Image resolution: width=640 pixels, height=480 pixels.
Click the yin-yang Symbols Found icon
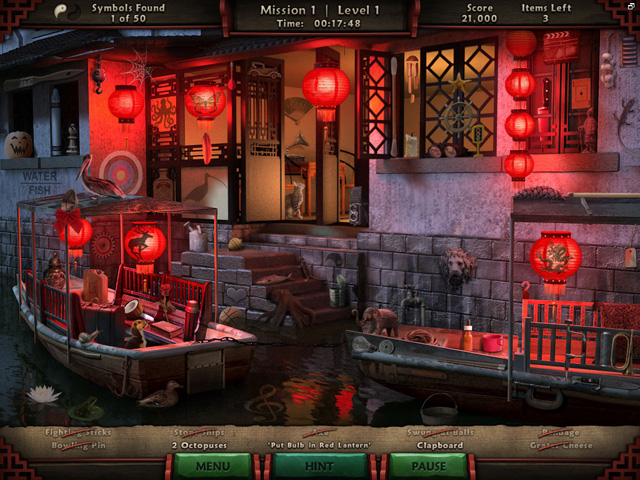(x=66, y=10)
